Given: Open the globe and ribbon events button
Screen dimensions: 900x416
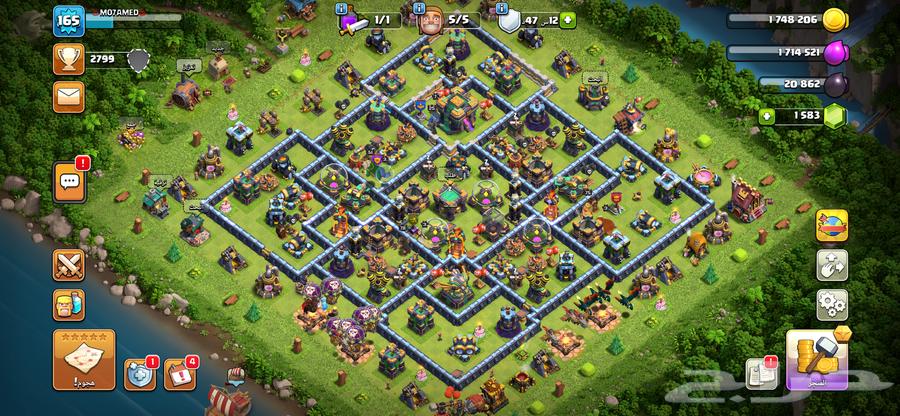Looking at the screenshot, I should [832, 226].
